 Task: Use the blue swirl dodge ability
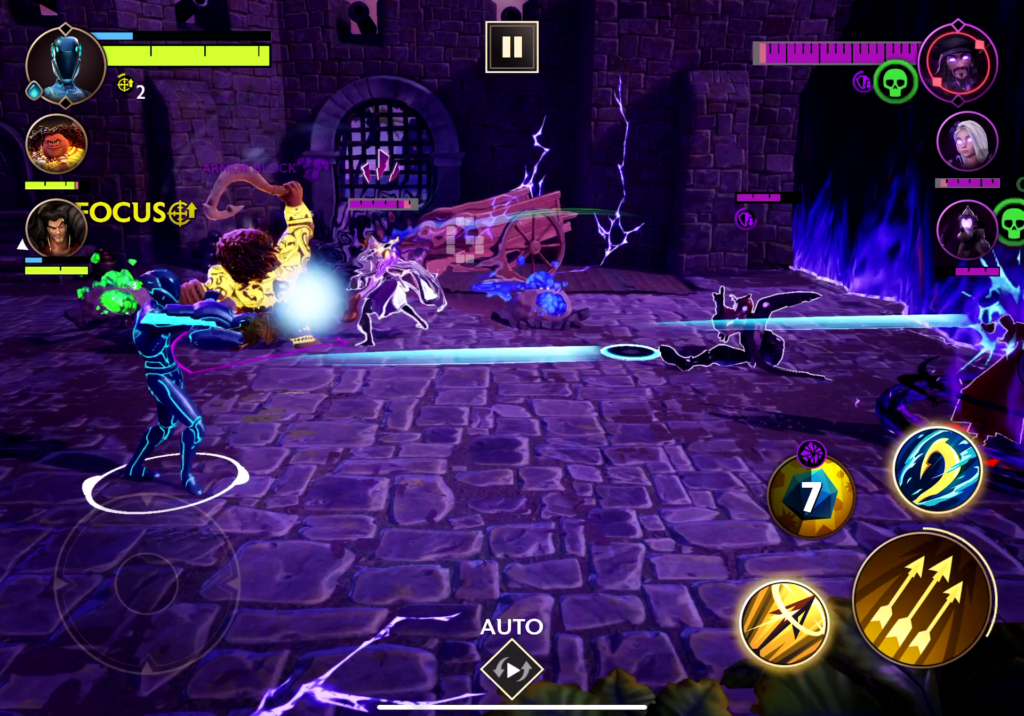pyautogui.click(x=937, y=470)
